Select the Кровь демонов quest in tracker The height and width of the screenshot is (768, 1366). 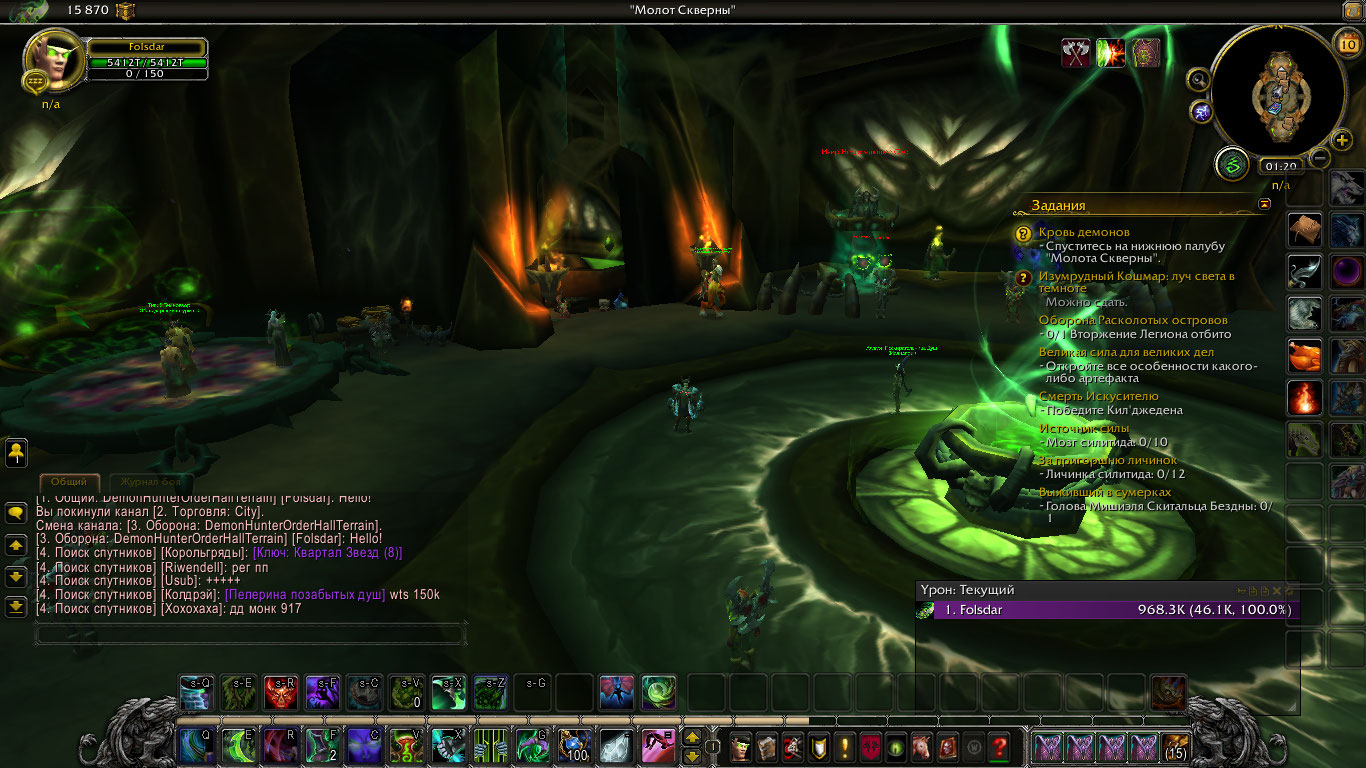point(1084,232)
